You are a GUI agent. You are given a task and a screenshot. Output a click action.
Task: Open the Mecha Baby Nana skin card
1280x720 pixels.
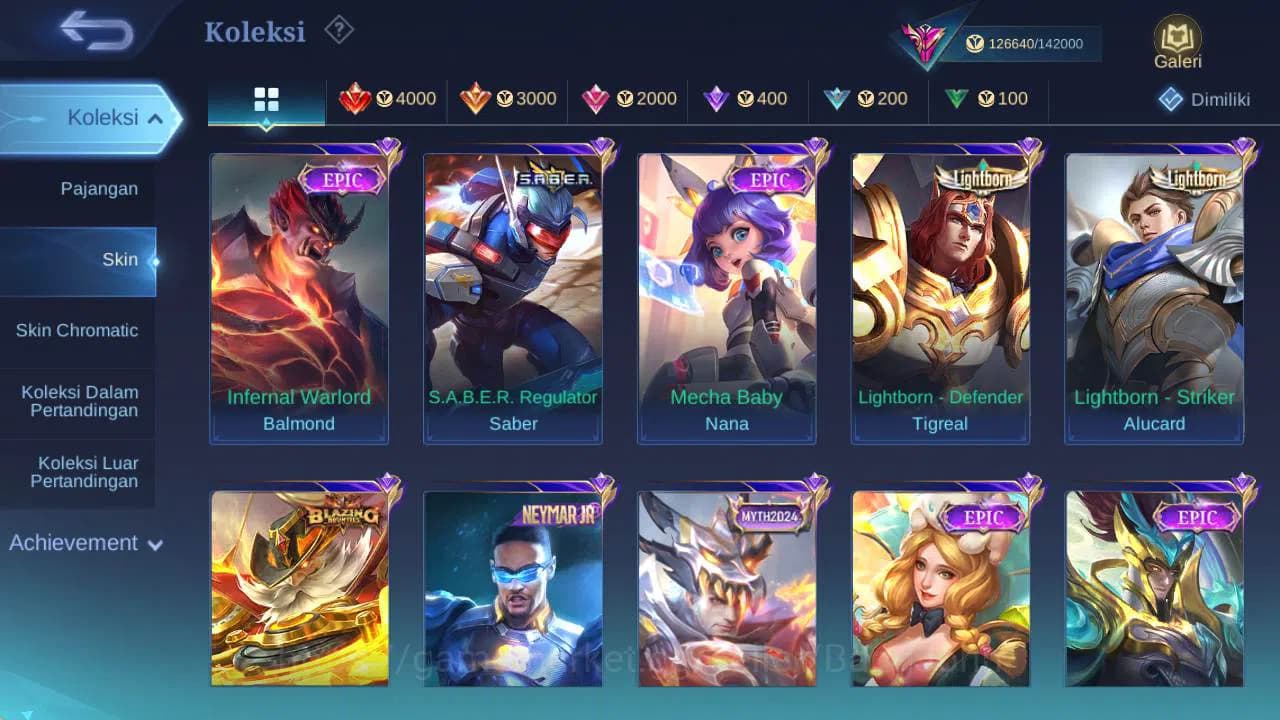click(x=727, y=295)
